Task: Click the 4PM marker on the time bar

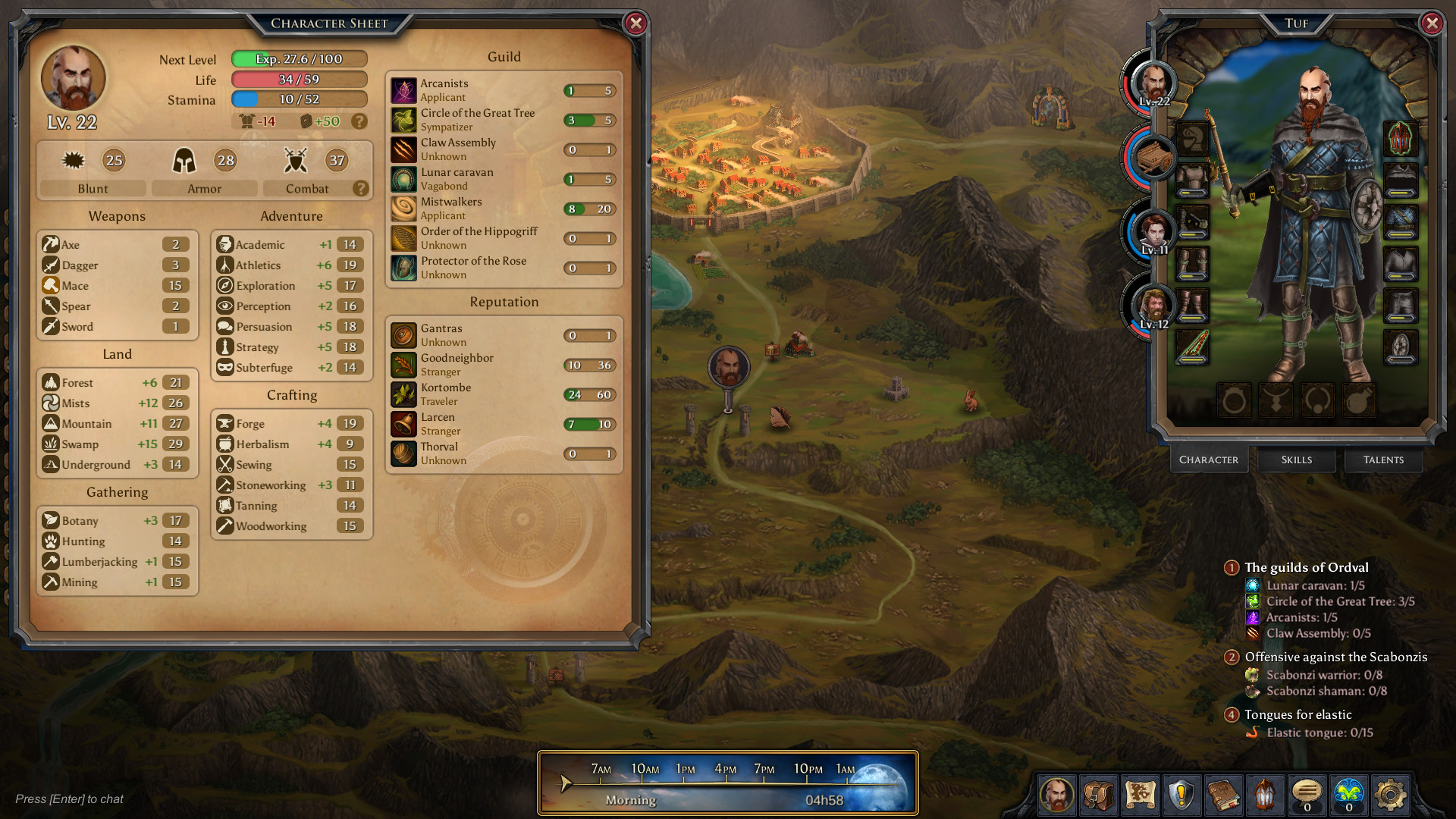Action: click(726, 768)
